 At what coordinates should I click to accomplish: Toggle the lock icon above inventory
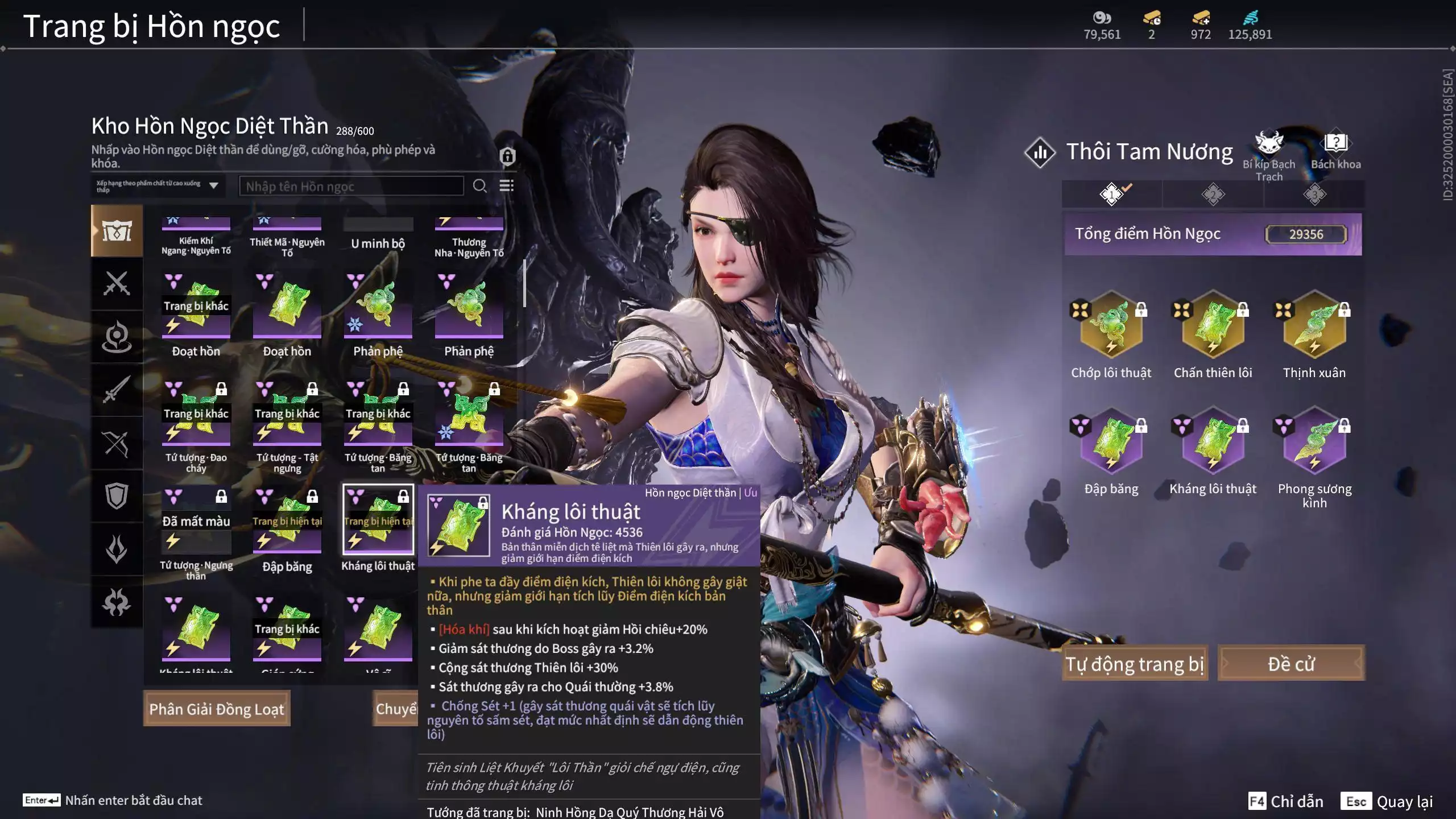point(507,156)
